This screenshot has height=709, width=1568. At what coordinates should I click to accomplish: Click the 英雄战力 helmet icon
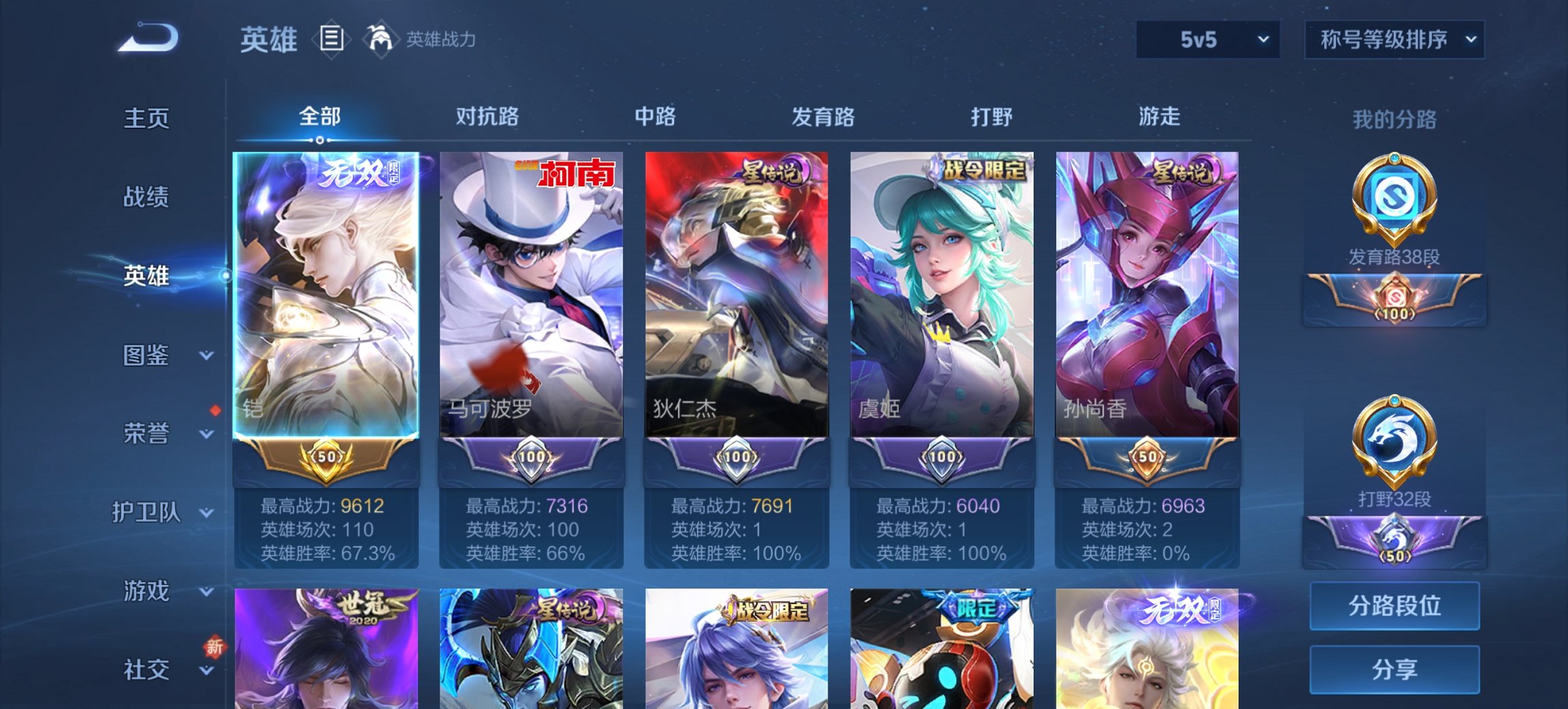381,40
